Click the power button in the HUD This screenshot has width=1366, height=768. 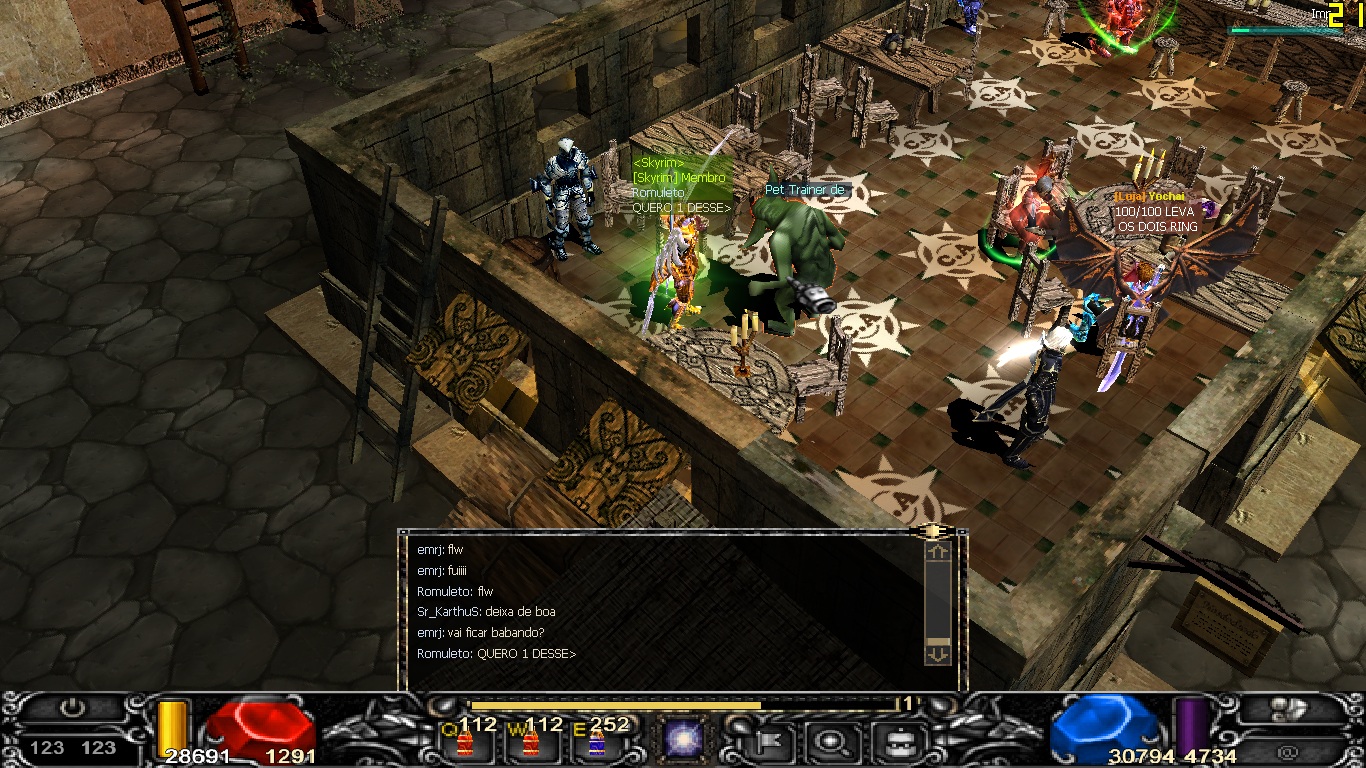[x=72, y=708]
